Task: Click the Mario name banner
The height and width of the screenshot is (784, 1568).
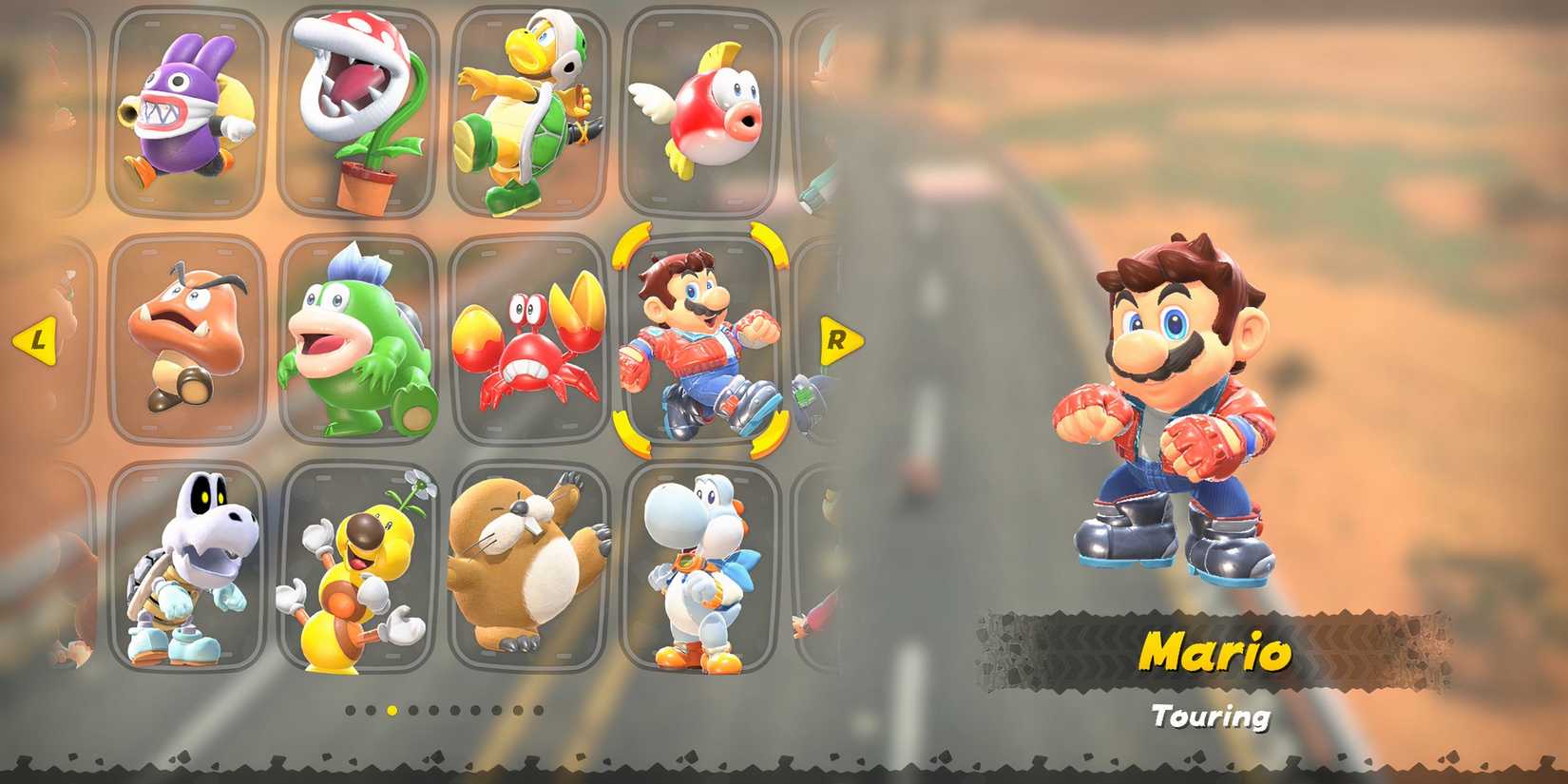Action: (x=1214, y=652)
